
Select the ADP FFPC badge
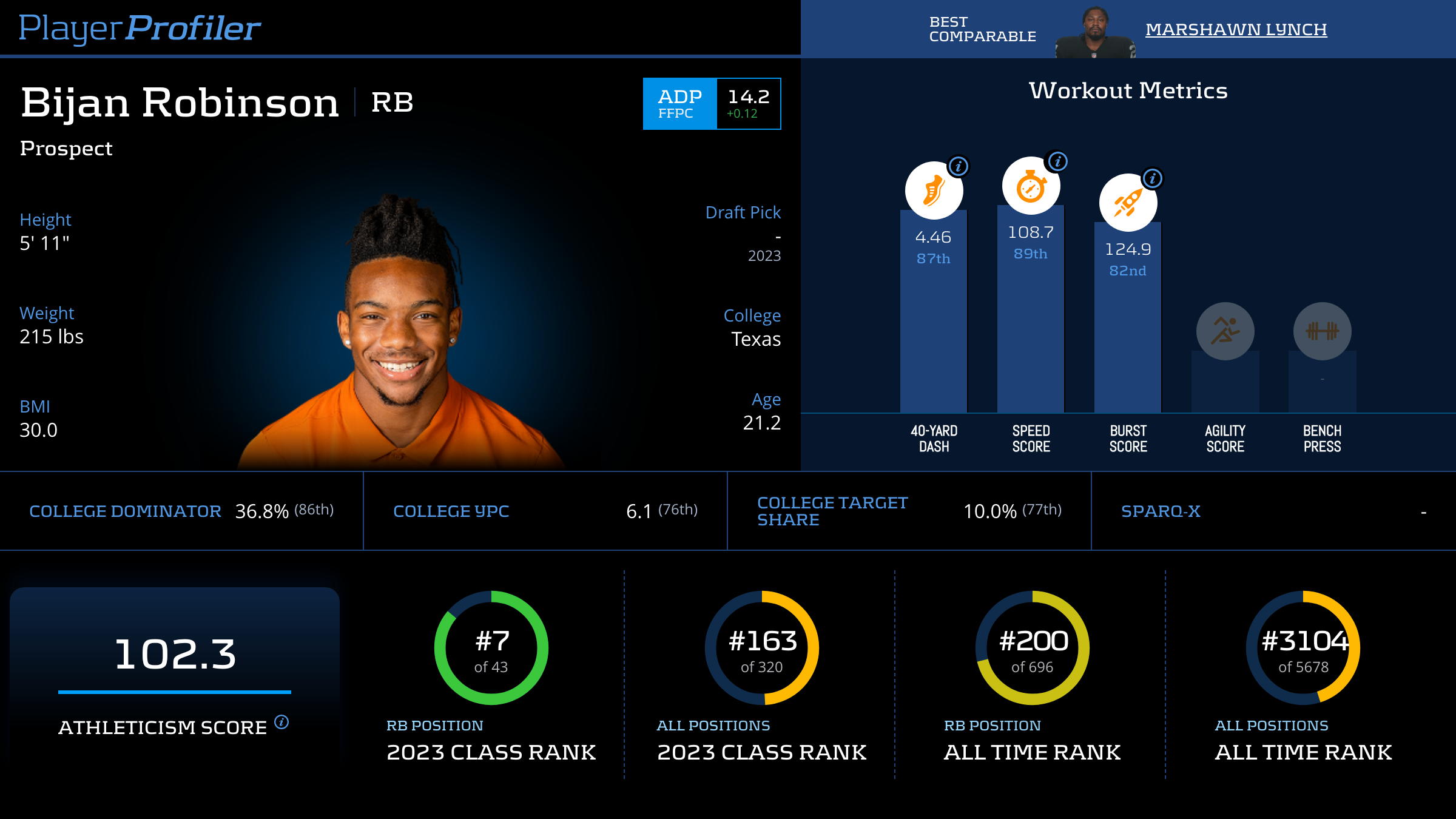pos(679,104)
